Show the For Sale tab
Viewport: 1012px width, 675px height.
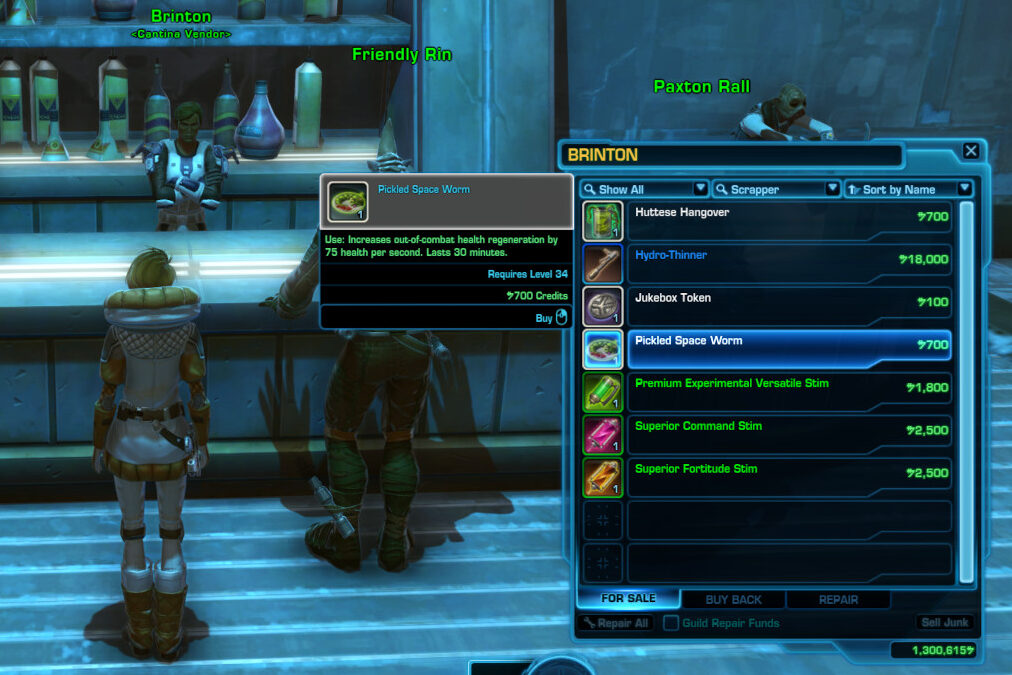point(628,599)
